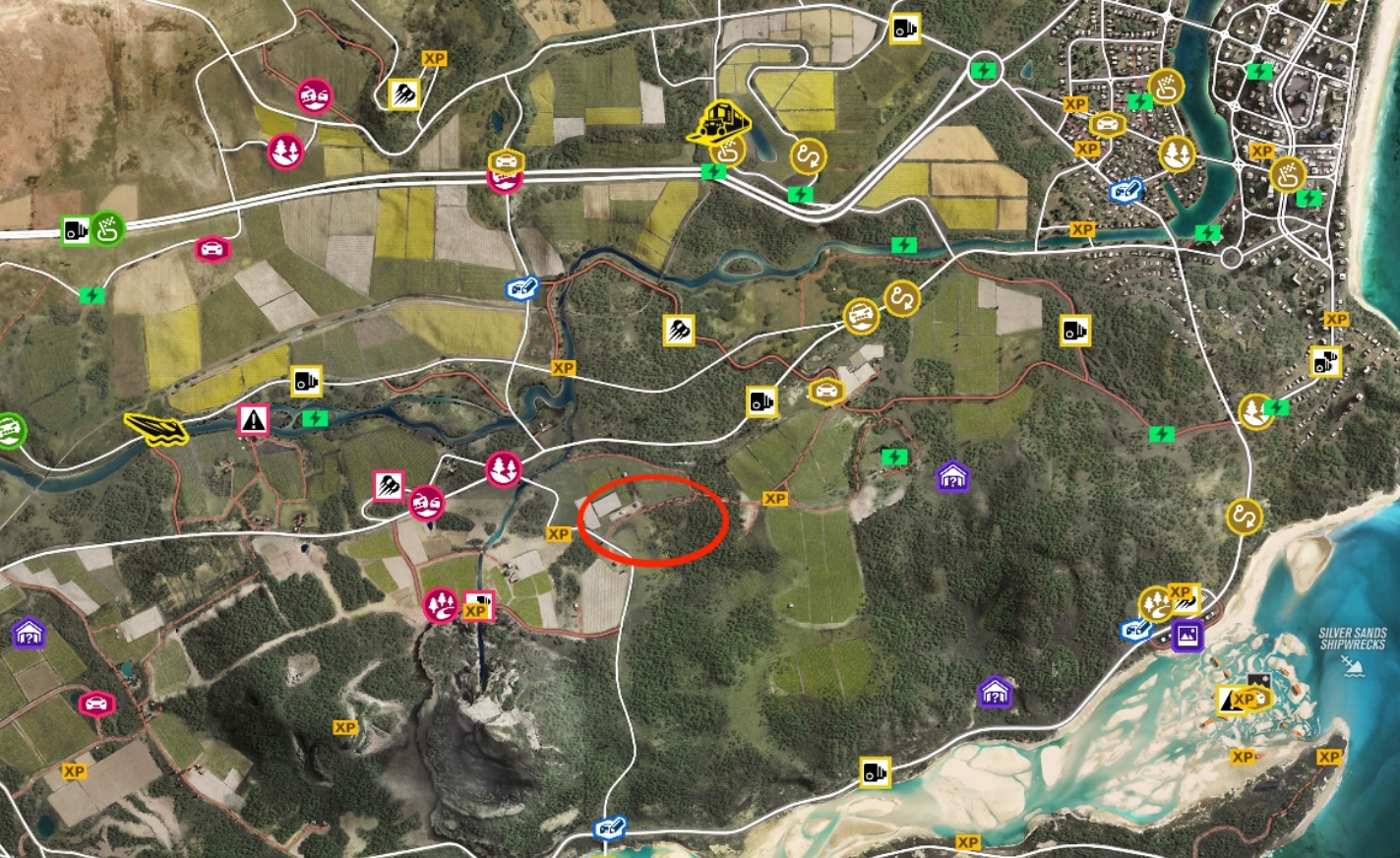Click the blue speed trap camera icon near the city

click(x=1124, y=189)
